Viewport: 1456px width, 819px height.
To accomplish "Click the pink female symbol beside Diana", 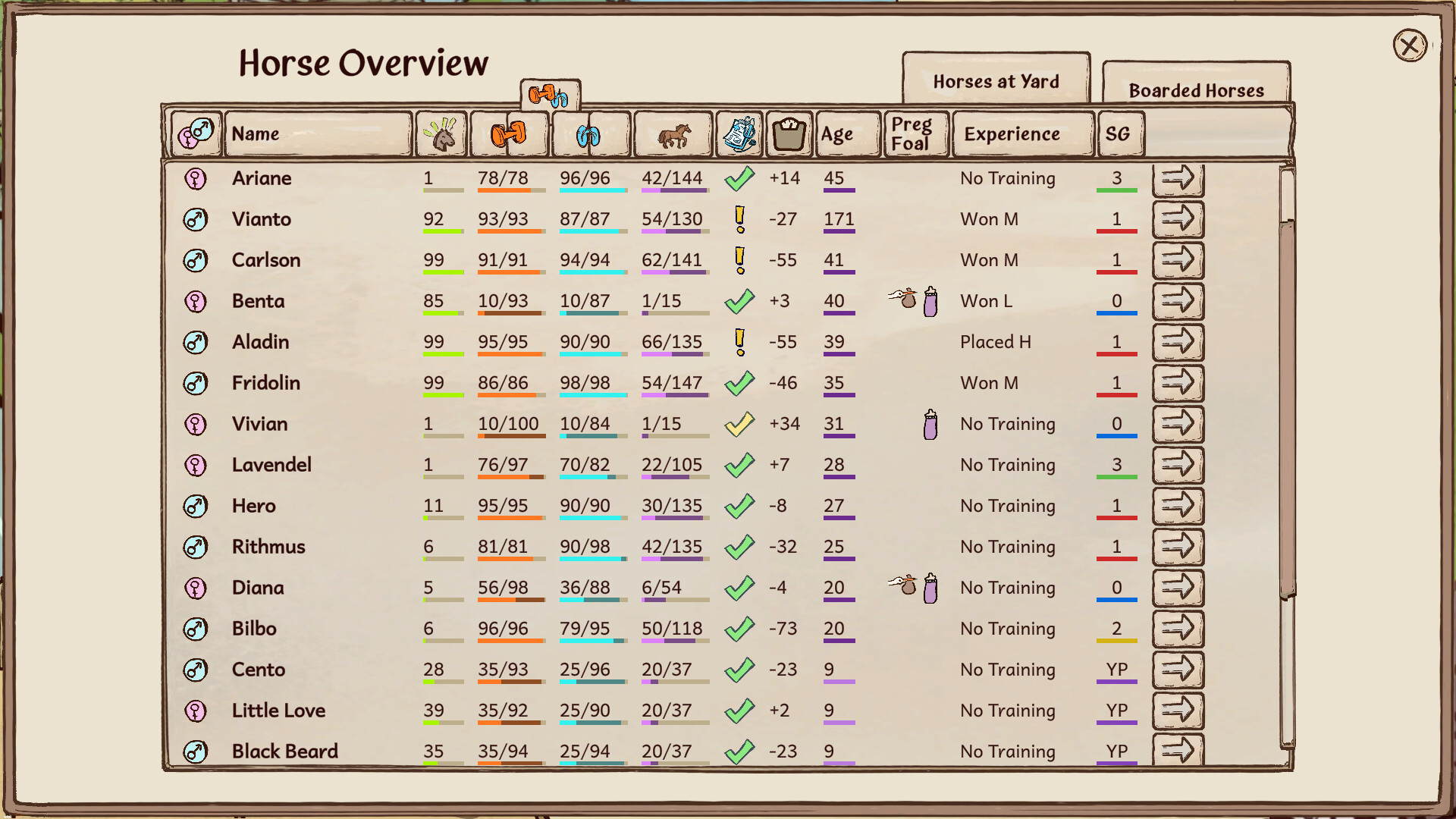I will point(196,588).
